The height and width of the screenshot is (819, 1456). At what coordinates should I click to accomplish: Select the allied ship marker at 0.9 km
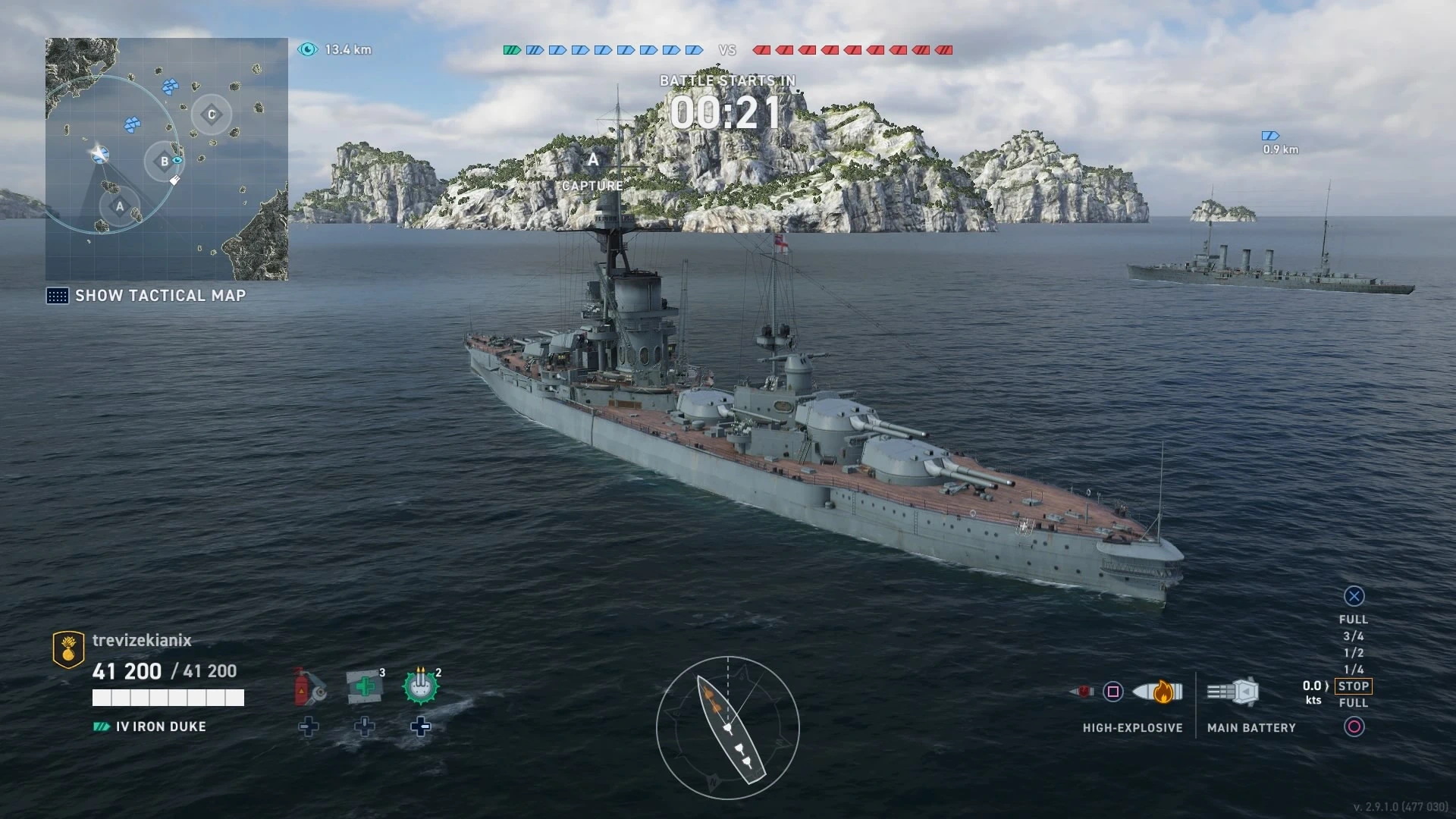point(1270,136)
